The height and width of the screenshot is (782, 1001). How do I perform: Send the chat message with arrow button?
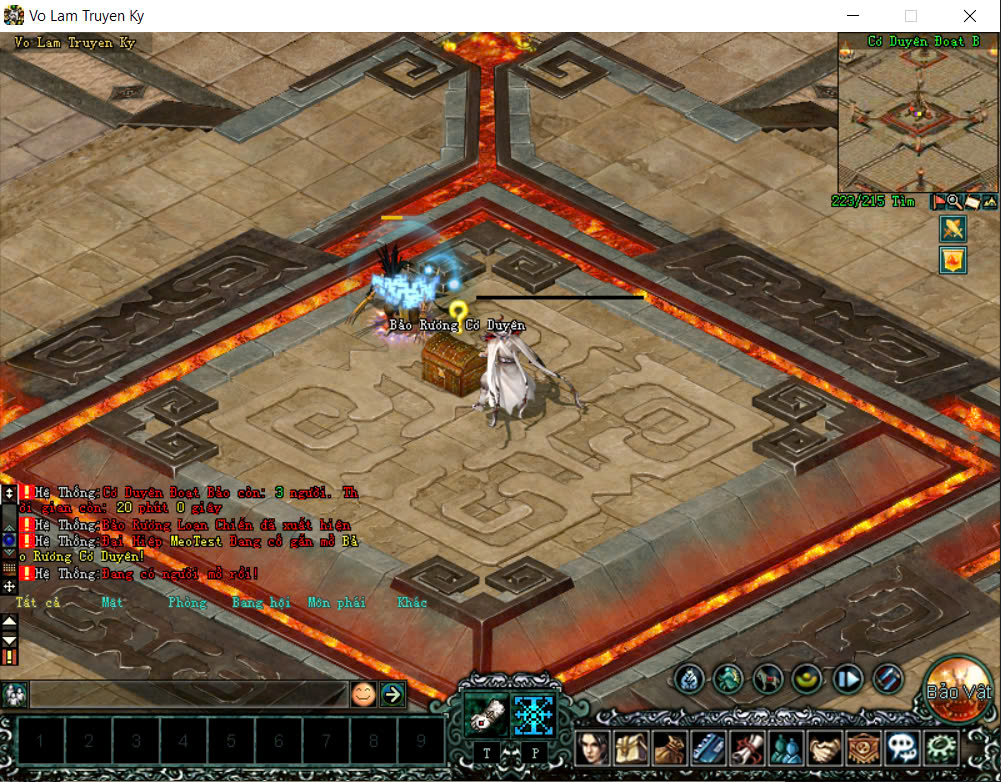pos(392,694)
